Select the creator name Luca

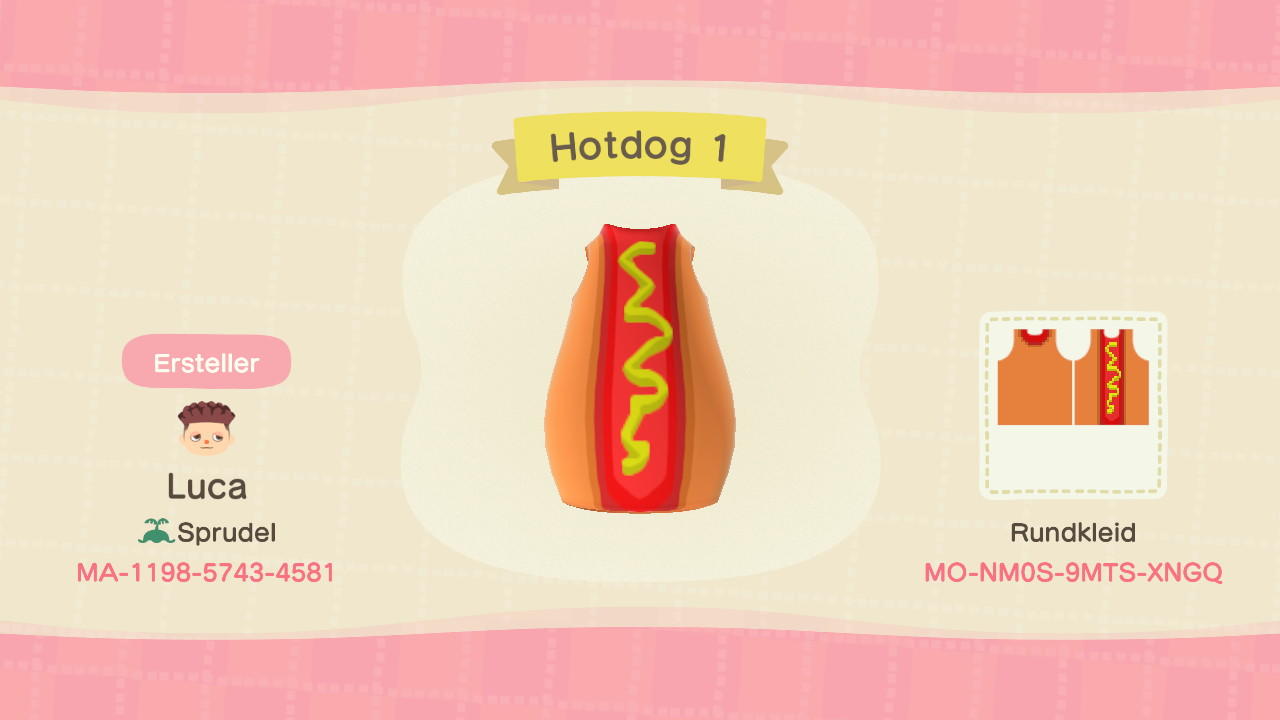(x=205, y=486)
